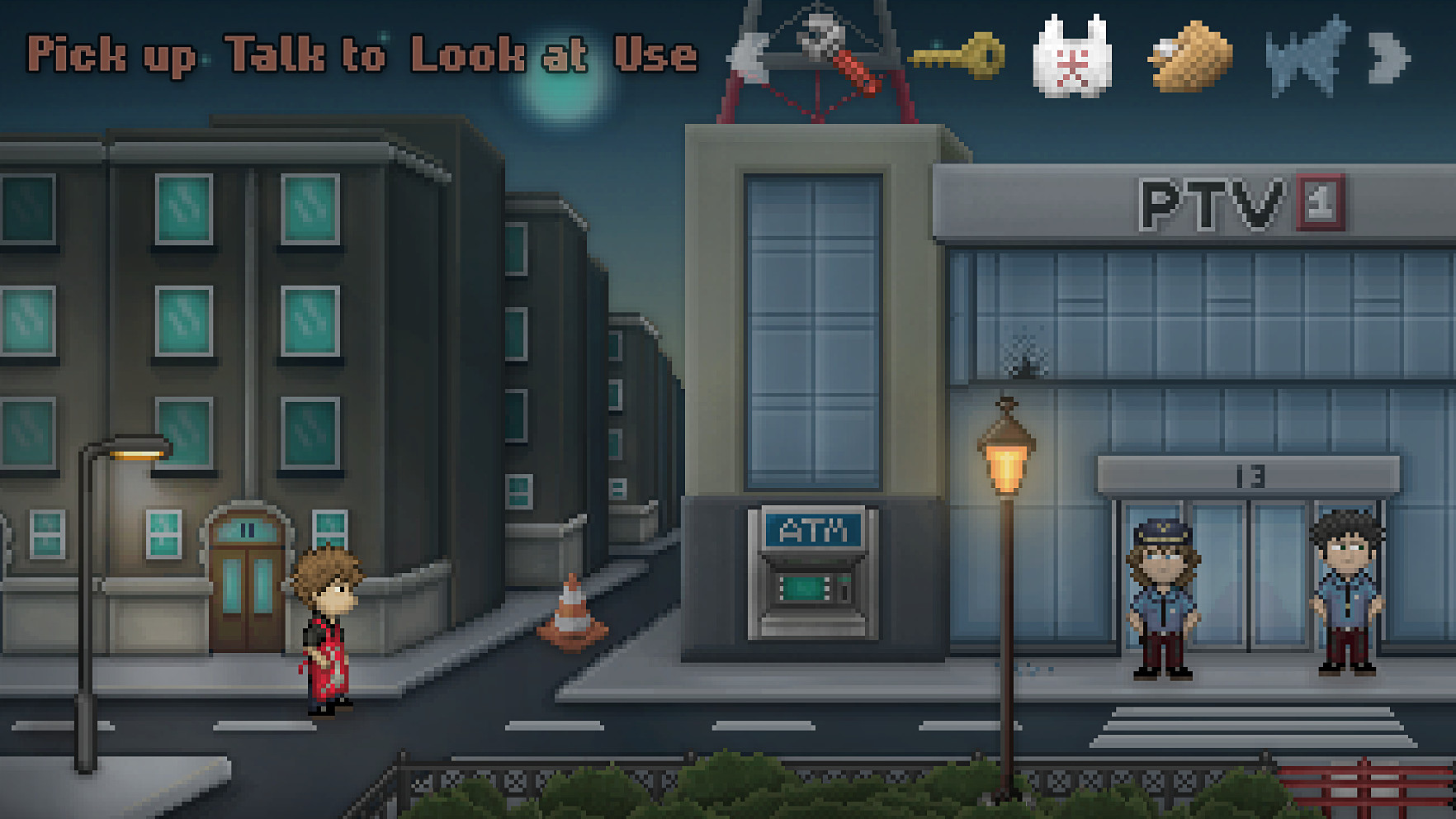
Task: Select the Pick up verb
Action: coord(111,56)
